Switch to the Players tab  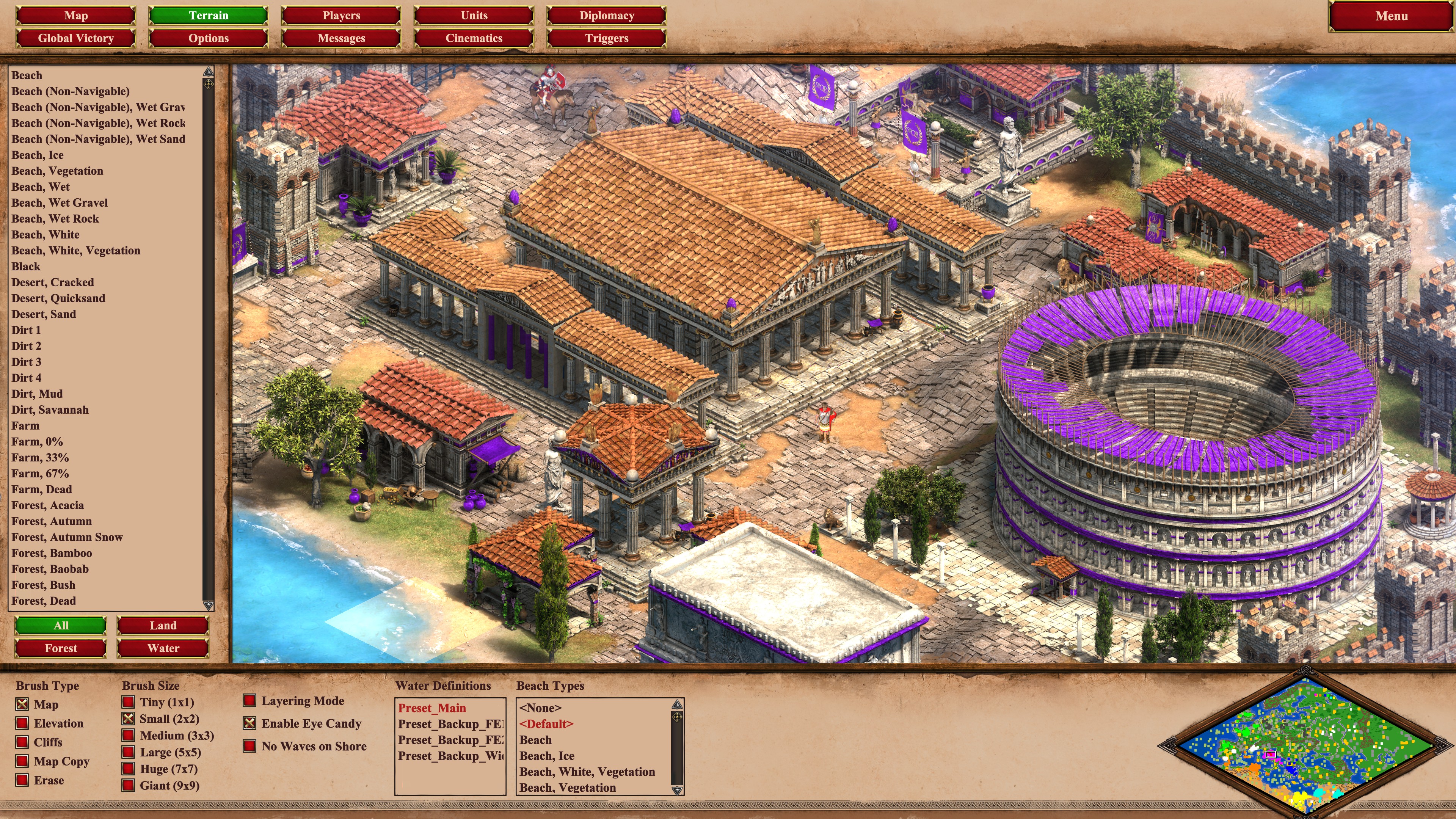coord(341,16)
